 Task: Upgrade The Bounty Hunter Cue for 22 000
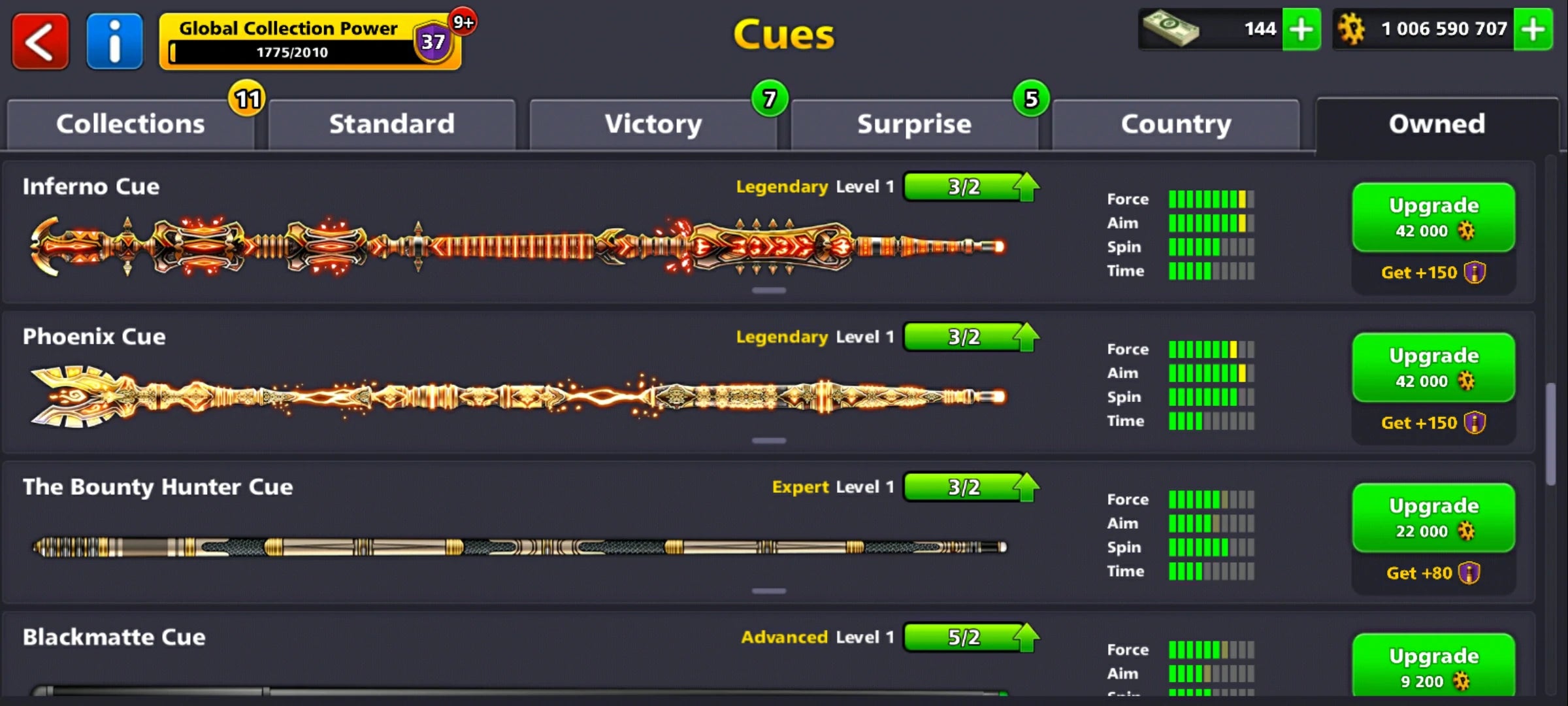[1433, 517]
